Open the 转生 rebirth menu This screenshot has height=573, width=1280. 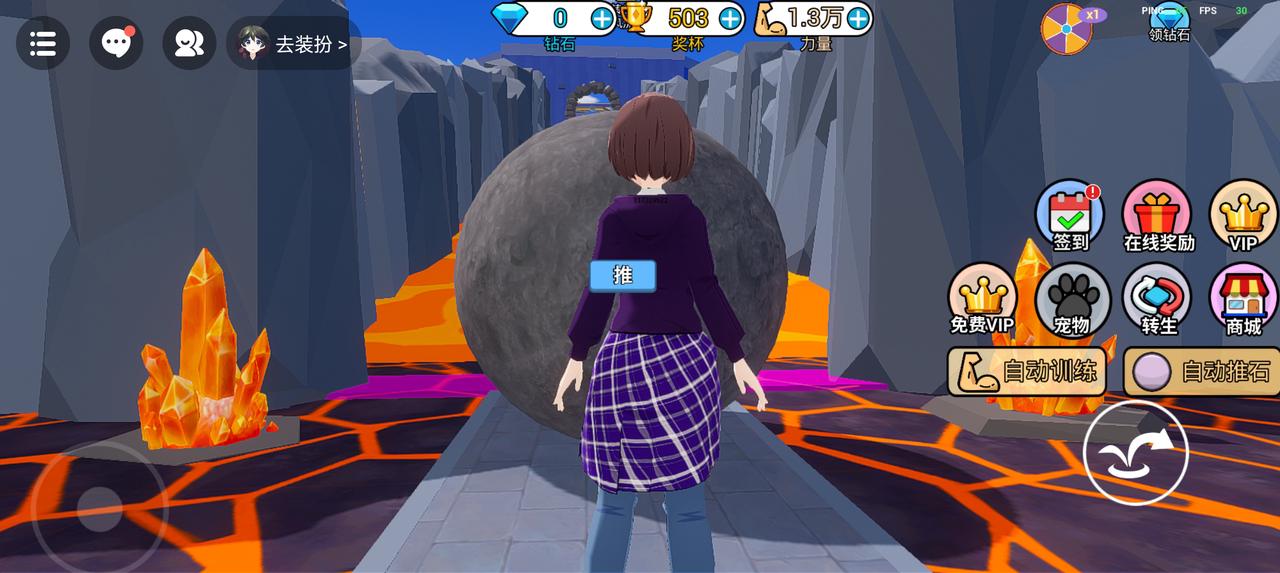[x=1158, y=299]
